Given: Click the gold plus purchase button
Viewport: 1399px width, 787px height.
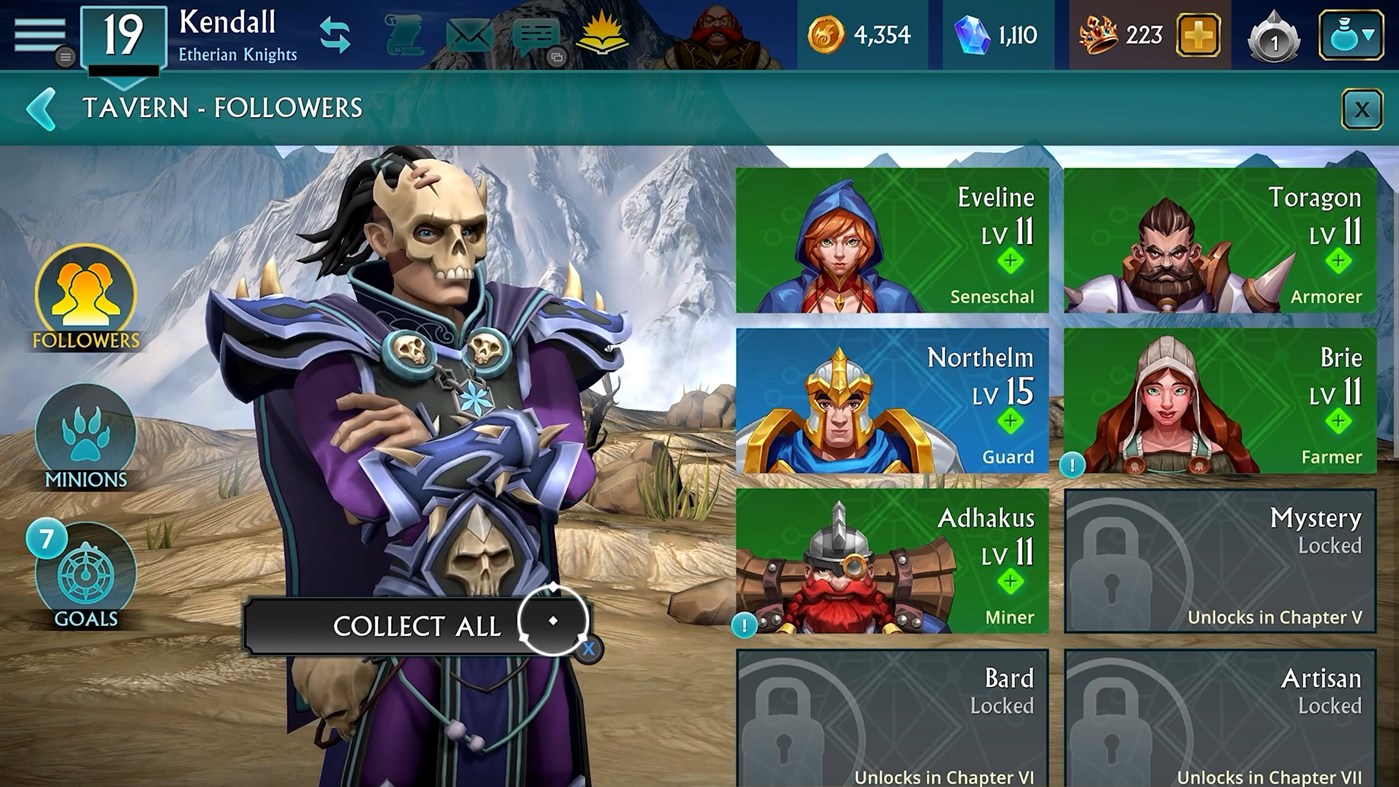Looking at the screenshot, I should pyautogui.click(x=1197, y=34).
